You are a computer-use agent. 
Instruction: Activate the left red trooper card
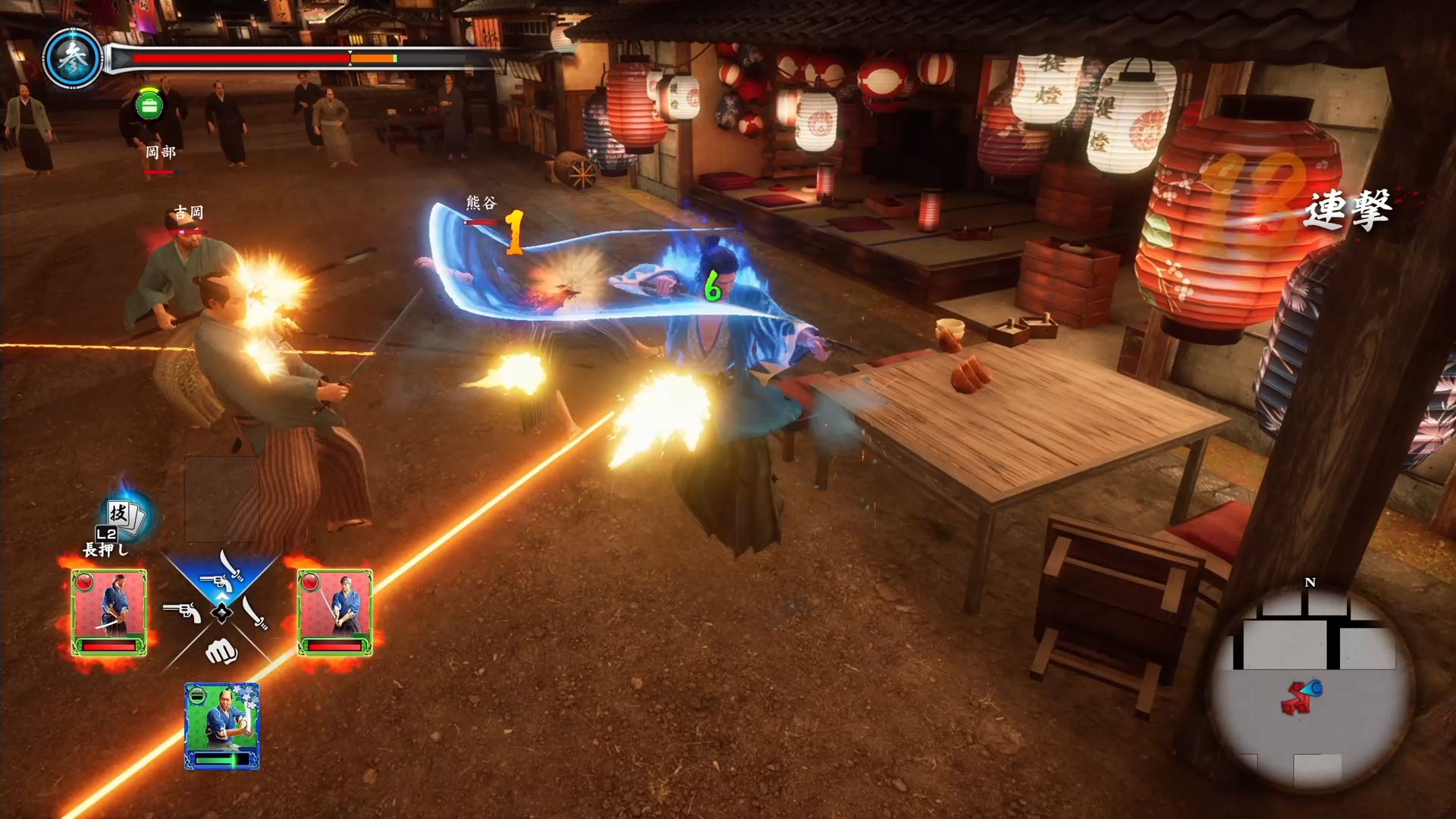coord(109,613)
